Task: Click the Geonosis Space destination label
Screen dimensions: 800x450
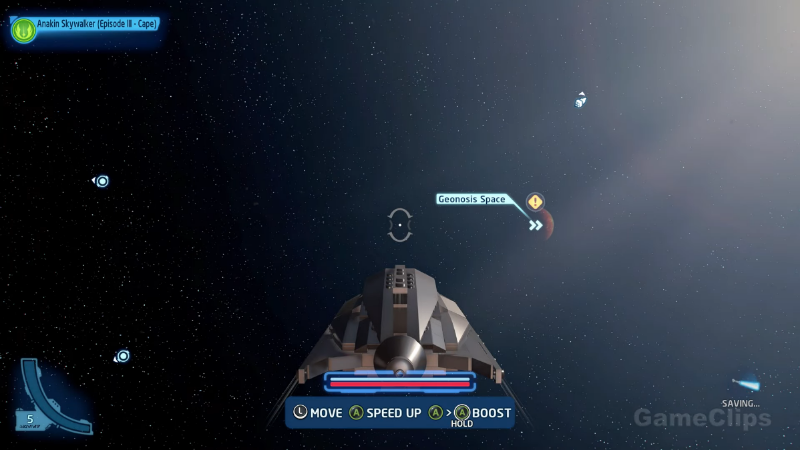Action: pos(472,199)
